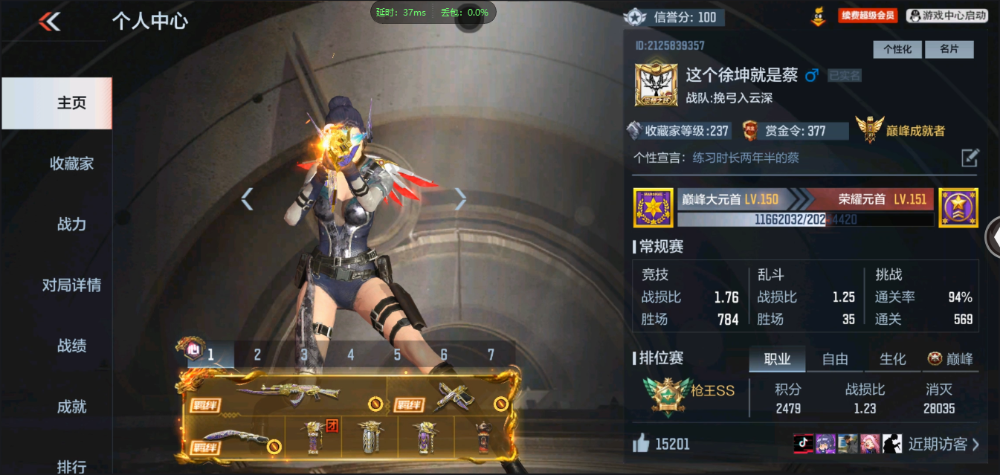
Task: Give a thumbs-up like to this profile
Action: [x=641, y=443]
